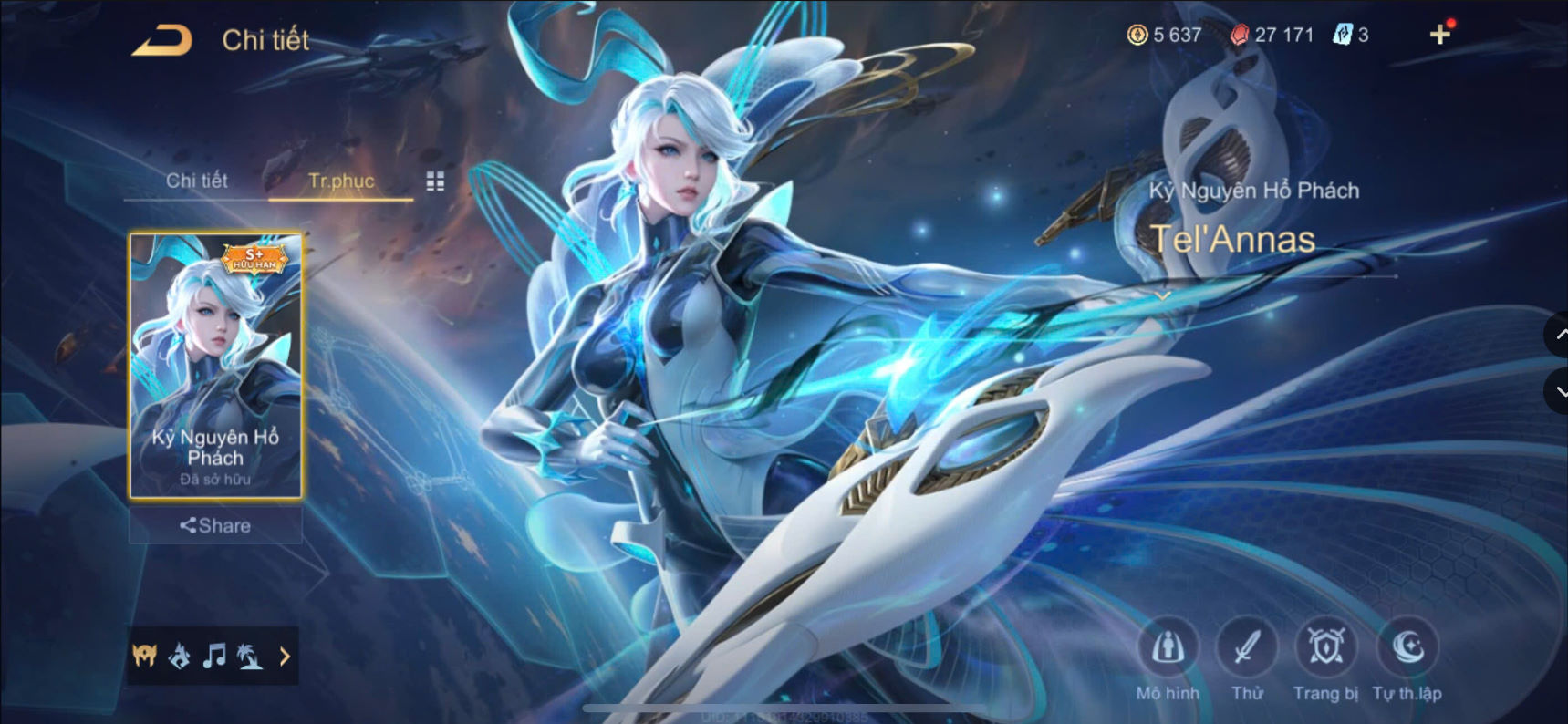The width and height of the screenshot is (1568, 724).
Task: Tap the plus button to add currency
Action: click(x=1439, y=35)
